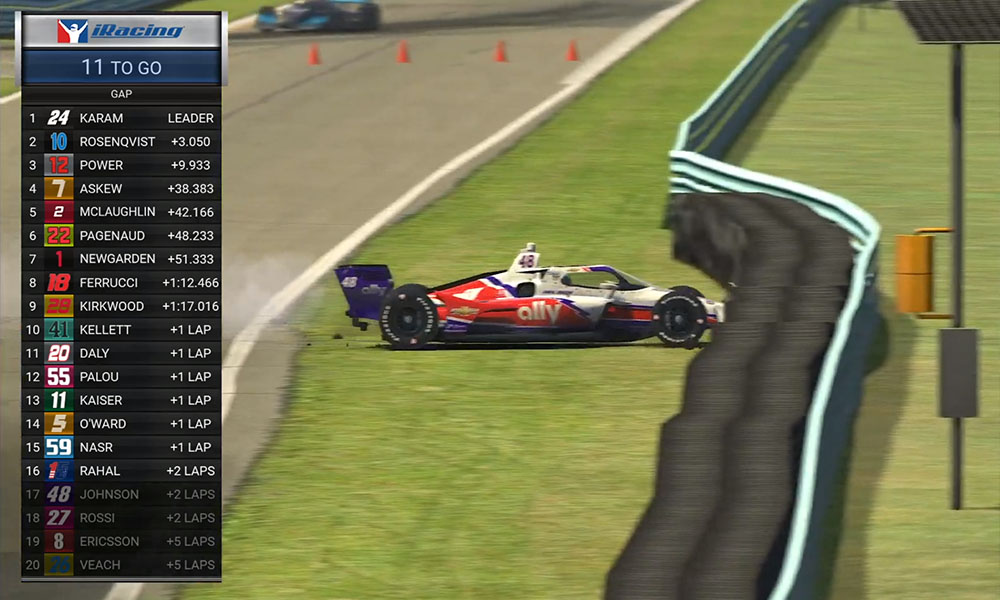Click Power's third-place row
Viewport: 1000px width, 600px height.
[121, 165]
